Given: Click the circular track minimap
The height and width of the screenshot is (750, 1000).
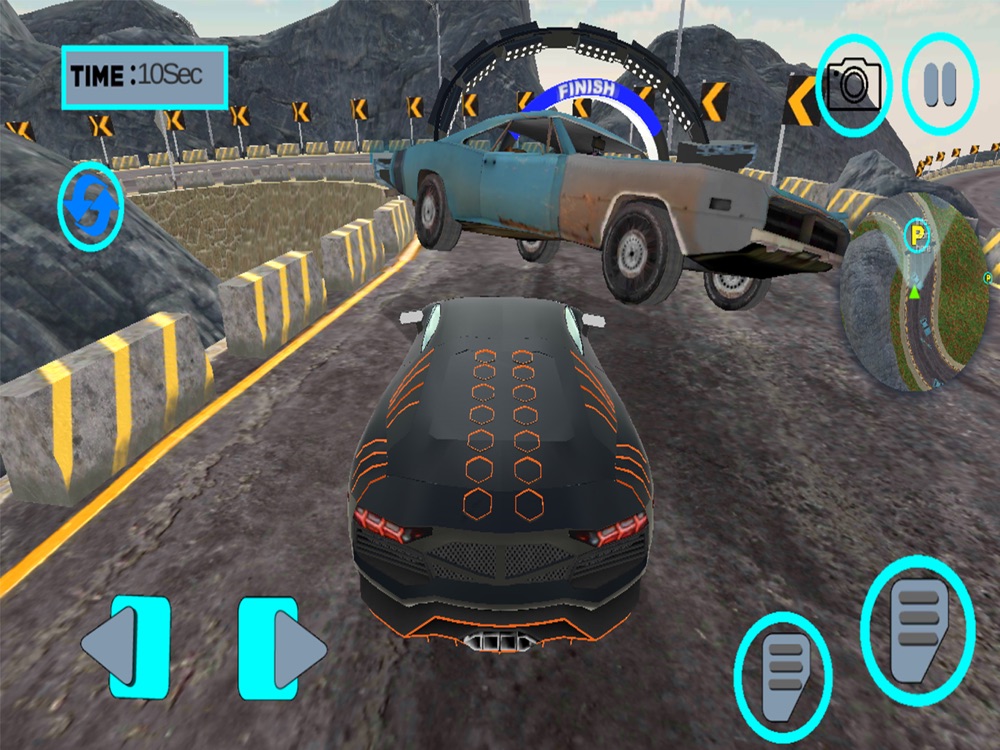Looking at the screenshot, I should 914,292.
